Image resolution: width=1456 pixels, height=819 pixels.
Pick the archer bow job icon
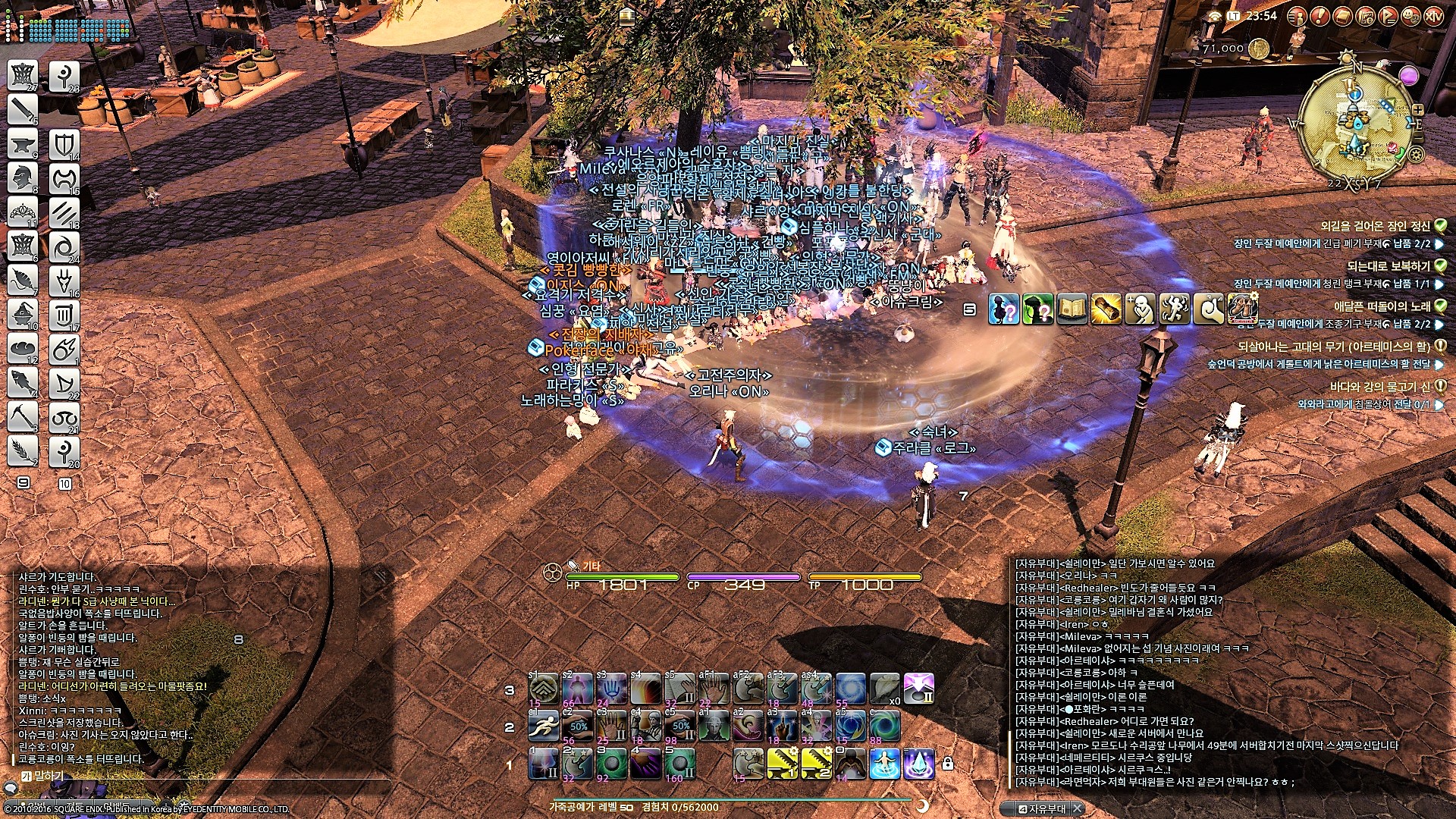click(64, 383)
